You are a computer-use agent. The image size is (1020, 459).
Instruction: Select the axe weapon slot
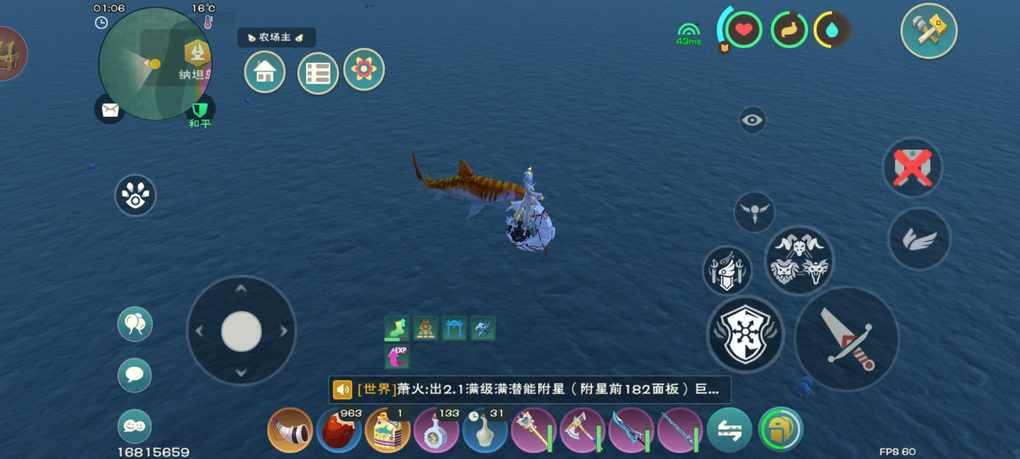(x=582, y=431)
